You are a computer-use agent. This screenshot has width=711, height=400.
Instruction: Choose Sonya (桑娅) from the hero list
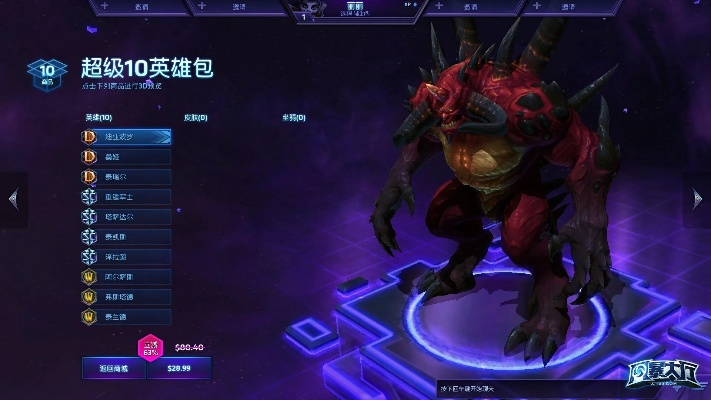pos(127,156)
